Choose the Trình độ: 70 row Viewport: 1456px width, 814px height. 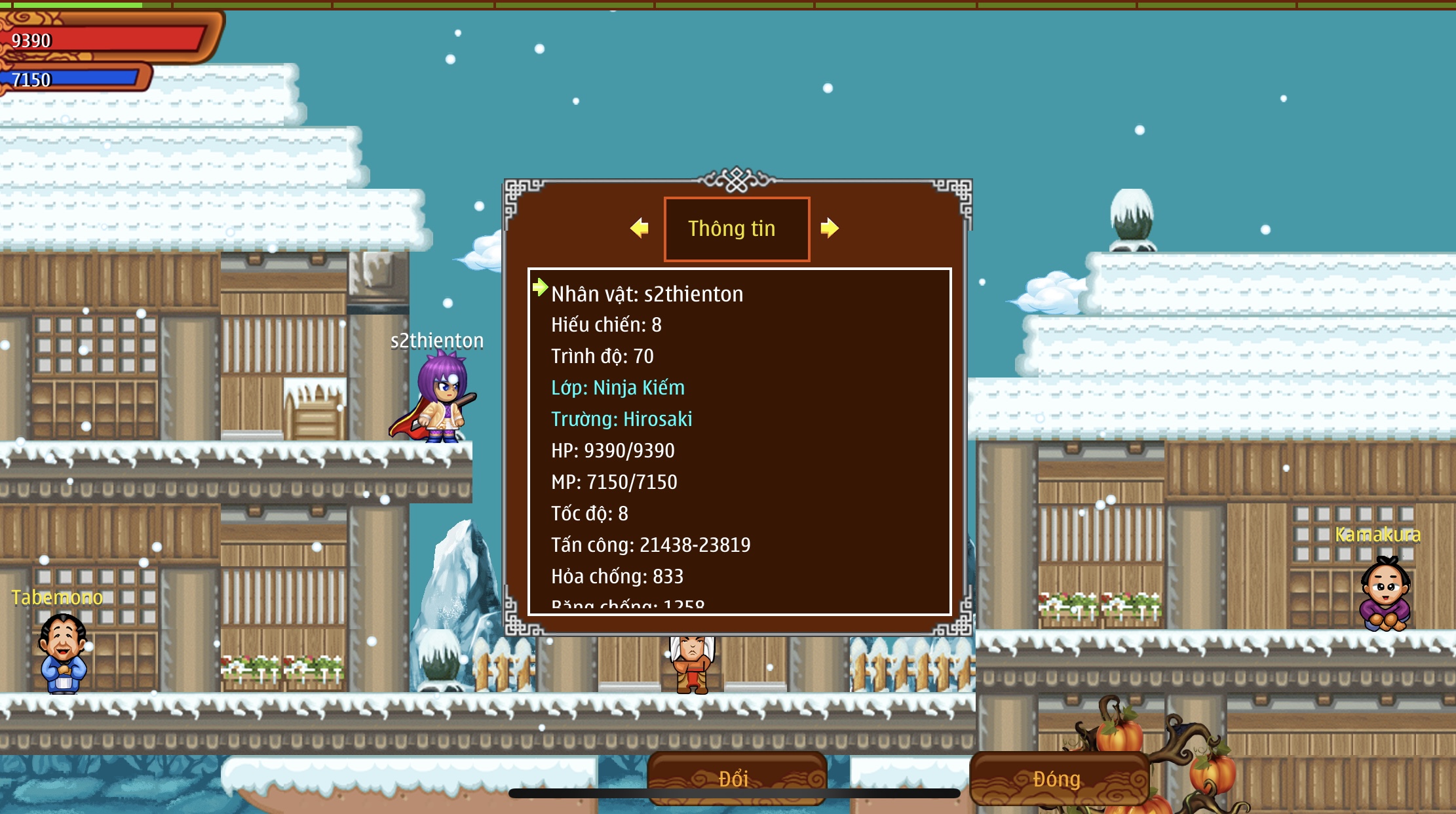pyautogui.click(x=602, y=356)
